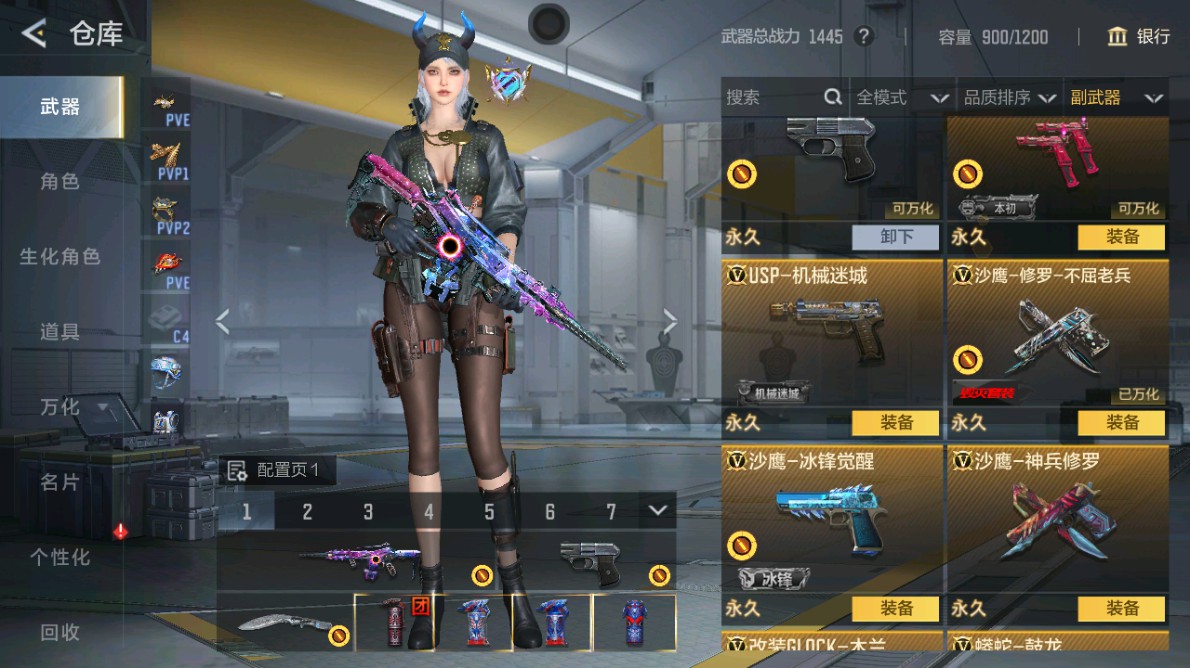The width and height of the screenshot is (1190, 668).
Task: Switch to the 角色 tab
Action: pyautogui.click(x=60, y=181)
